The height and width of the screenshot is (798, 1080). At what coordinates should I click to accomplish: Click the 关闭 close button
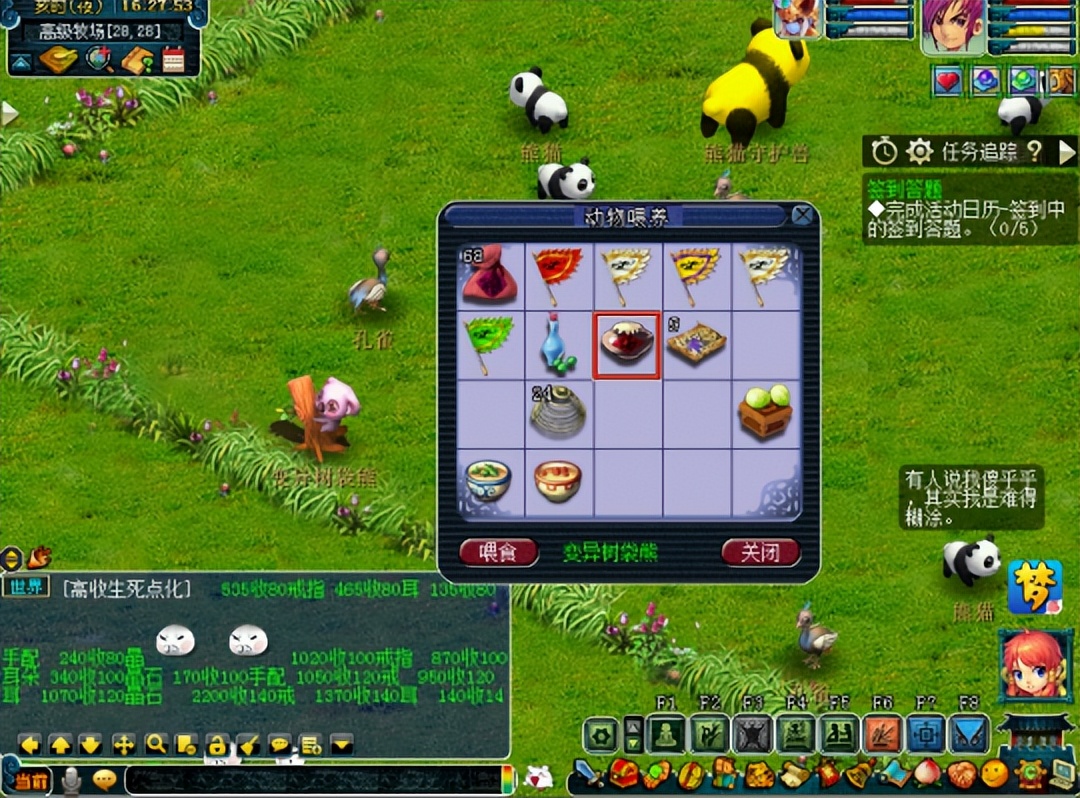point(760,552)
